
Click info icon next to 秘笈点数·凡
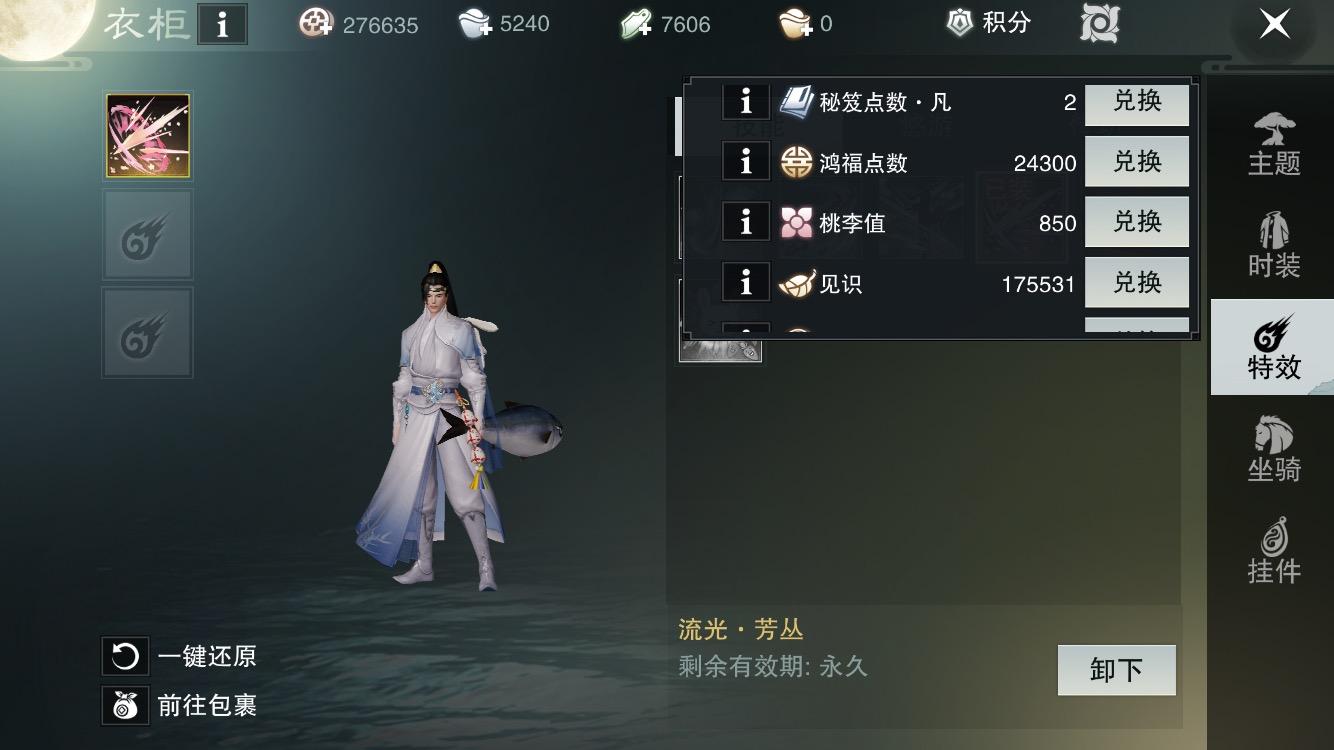746,101
